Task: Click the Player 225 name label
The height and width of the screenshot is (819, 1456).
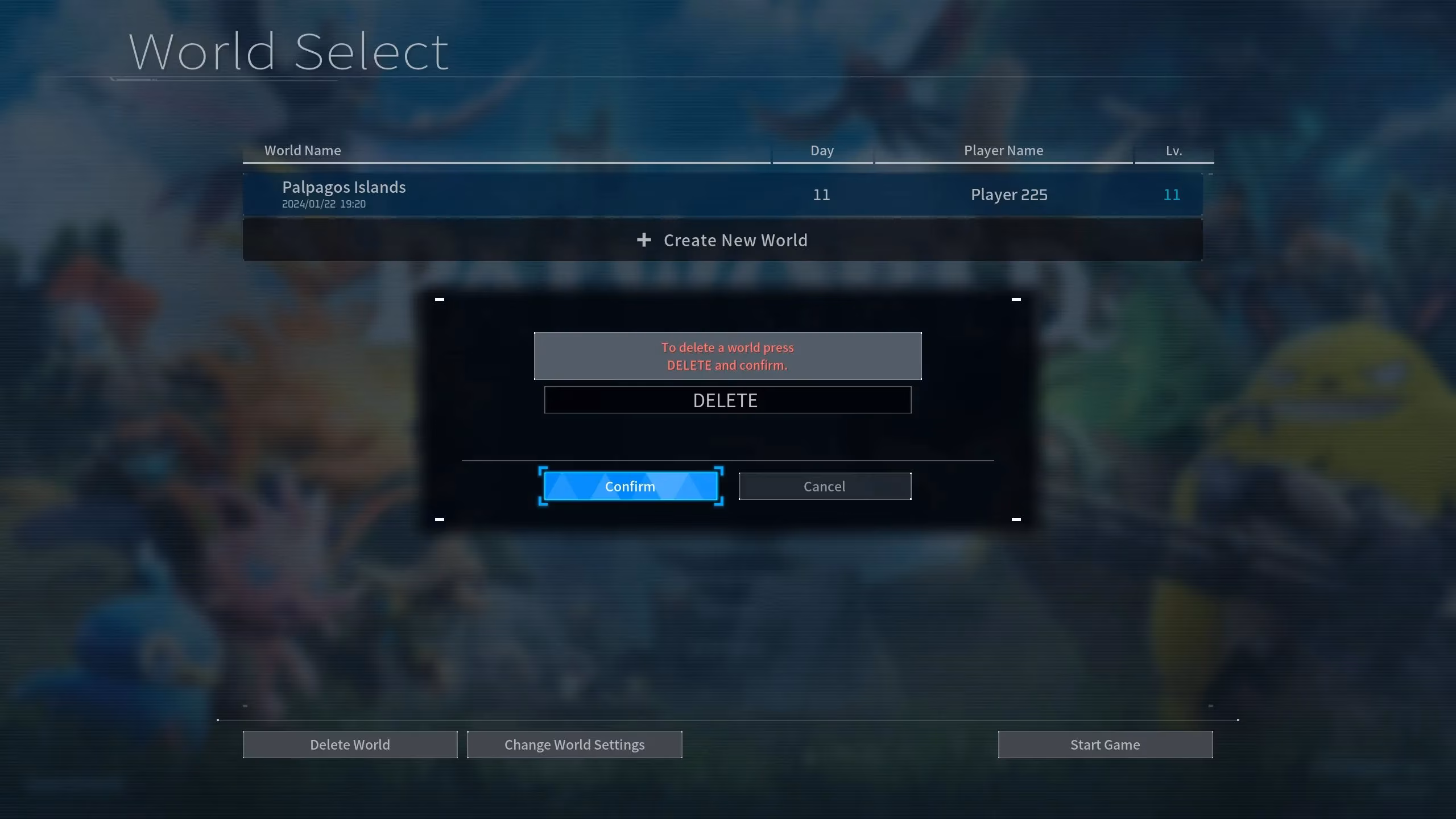Action: [x=1008, y=194]
